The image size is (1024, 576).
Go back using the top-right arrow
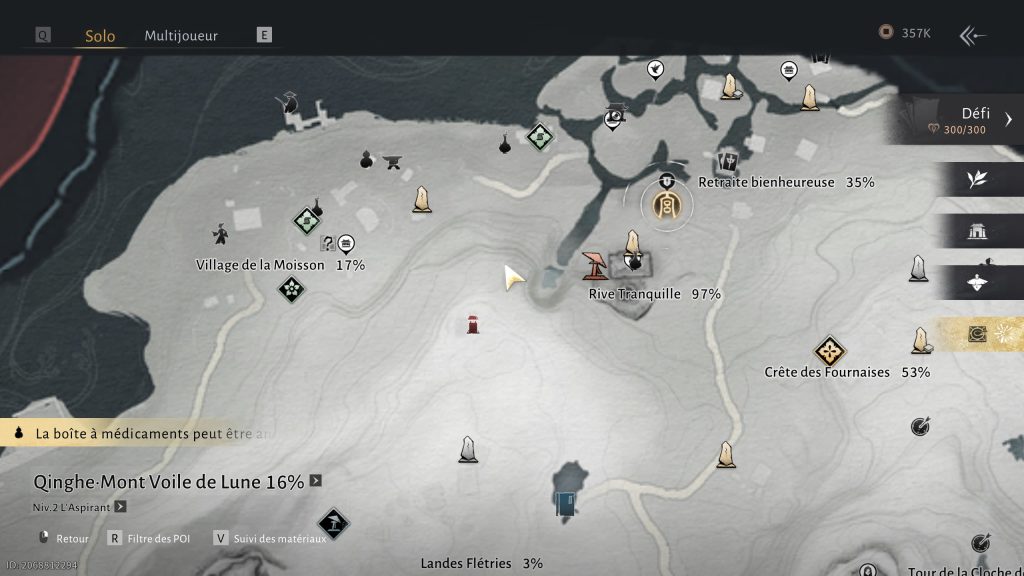[x=972, y=36]
